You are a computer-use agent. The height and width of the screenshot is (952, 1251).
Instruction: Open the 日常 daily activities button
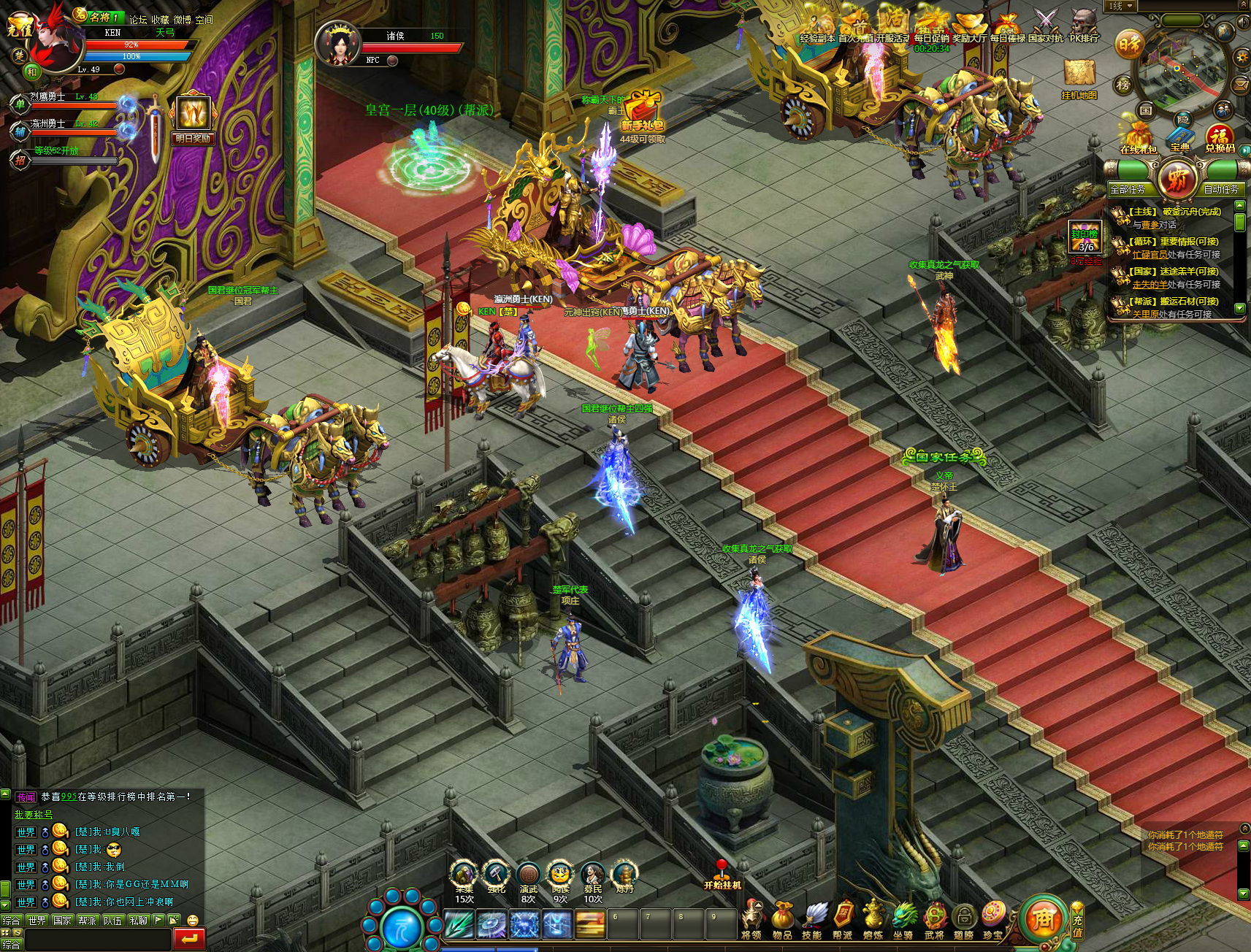coord(1129,45)
